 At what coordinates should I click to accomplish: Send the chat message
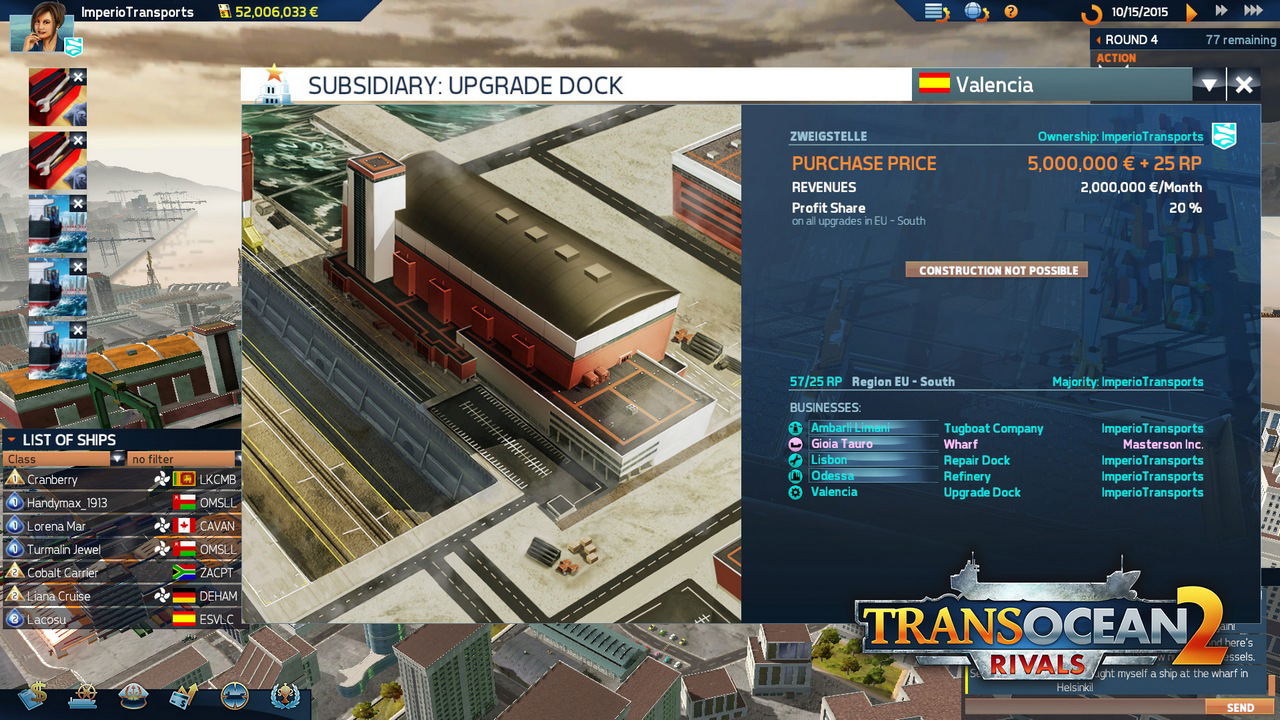[1240, 708]
